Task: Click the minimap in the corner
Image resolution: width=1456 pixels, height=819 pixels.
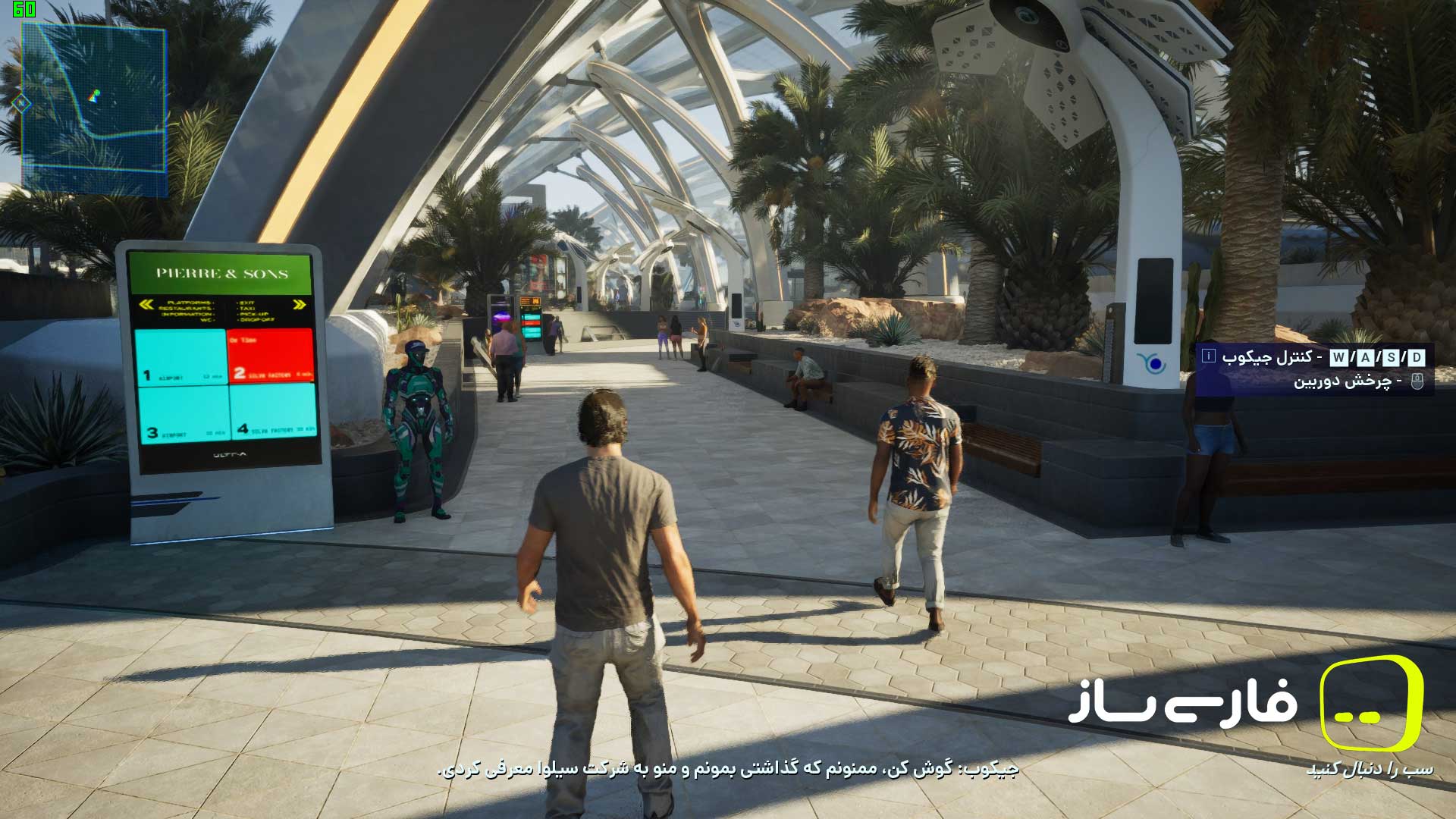Action: coord(93,110)
